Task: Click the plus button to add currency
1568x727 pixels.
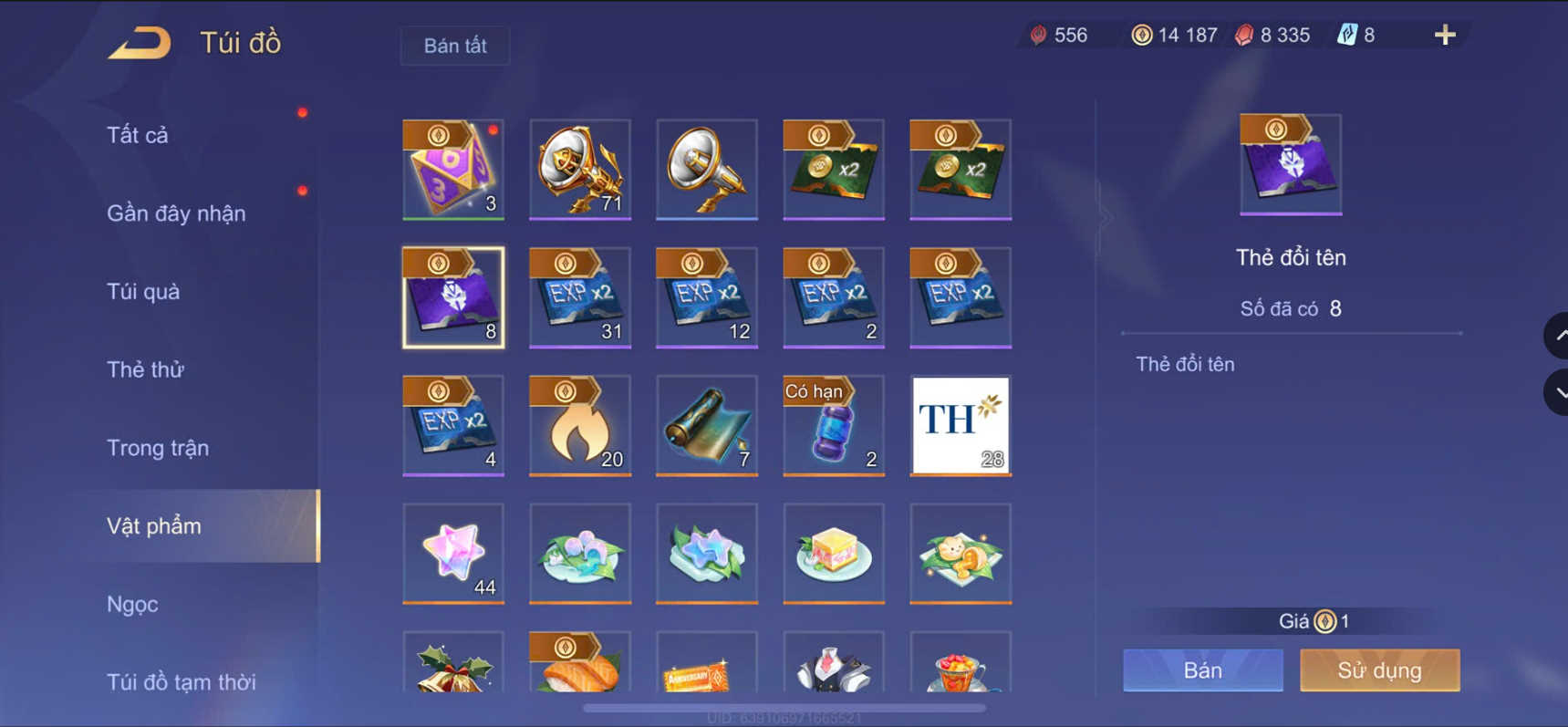Action: tap(1444, 35)
